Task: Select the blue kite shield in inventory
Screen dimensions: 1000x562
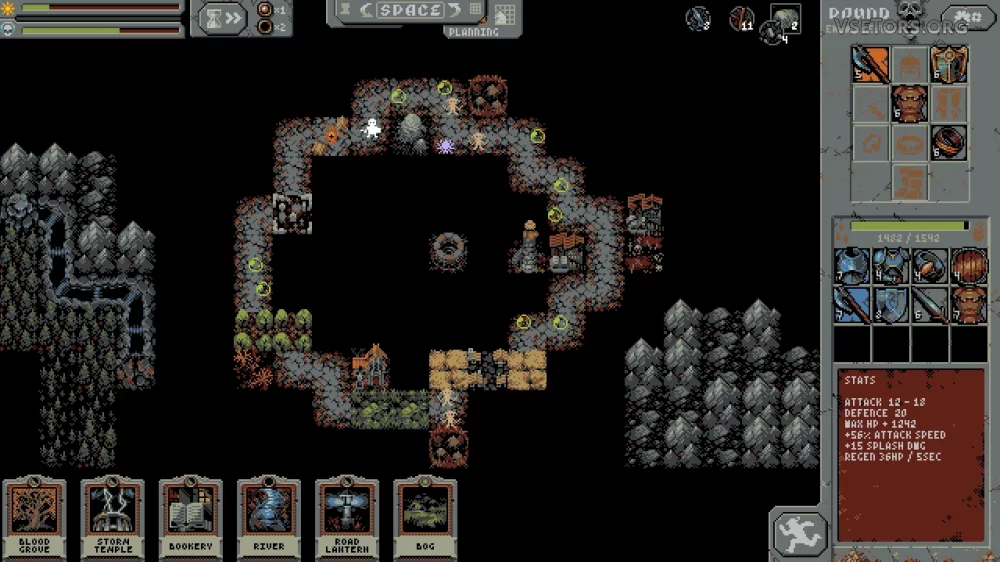Action: click(890, 305)
